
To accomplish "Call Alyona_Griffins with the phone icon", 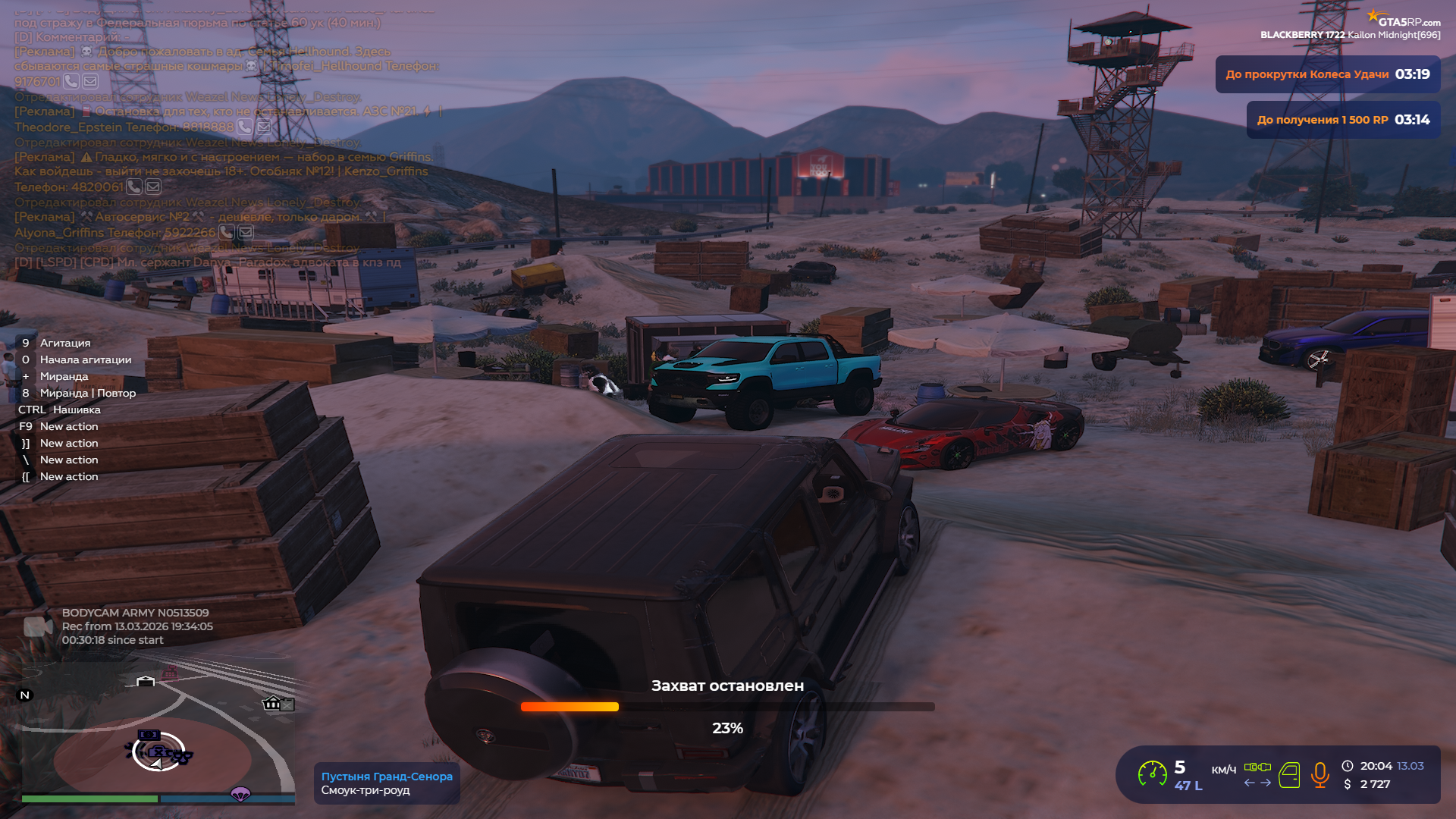I will click(227, 232).
